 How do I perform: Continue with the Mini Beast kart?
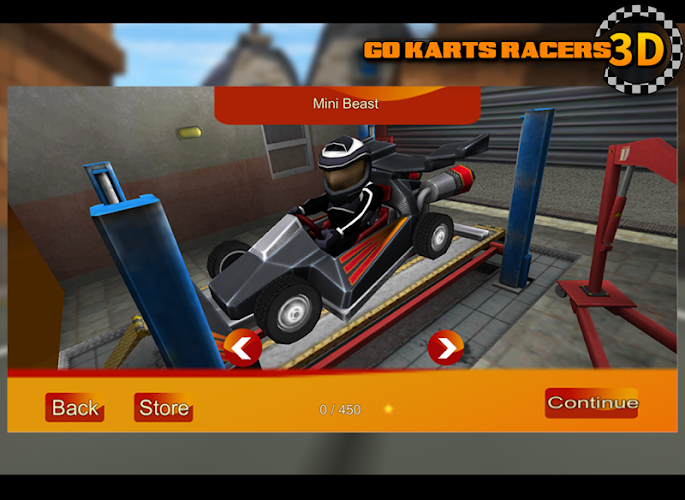point(592,403)
